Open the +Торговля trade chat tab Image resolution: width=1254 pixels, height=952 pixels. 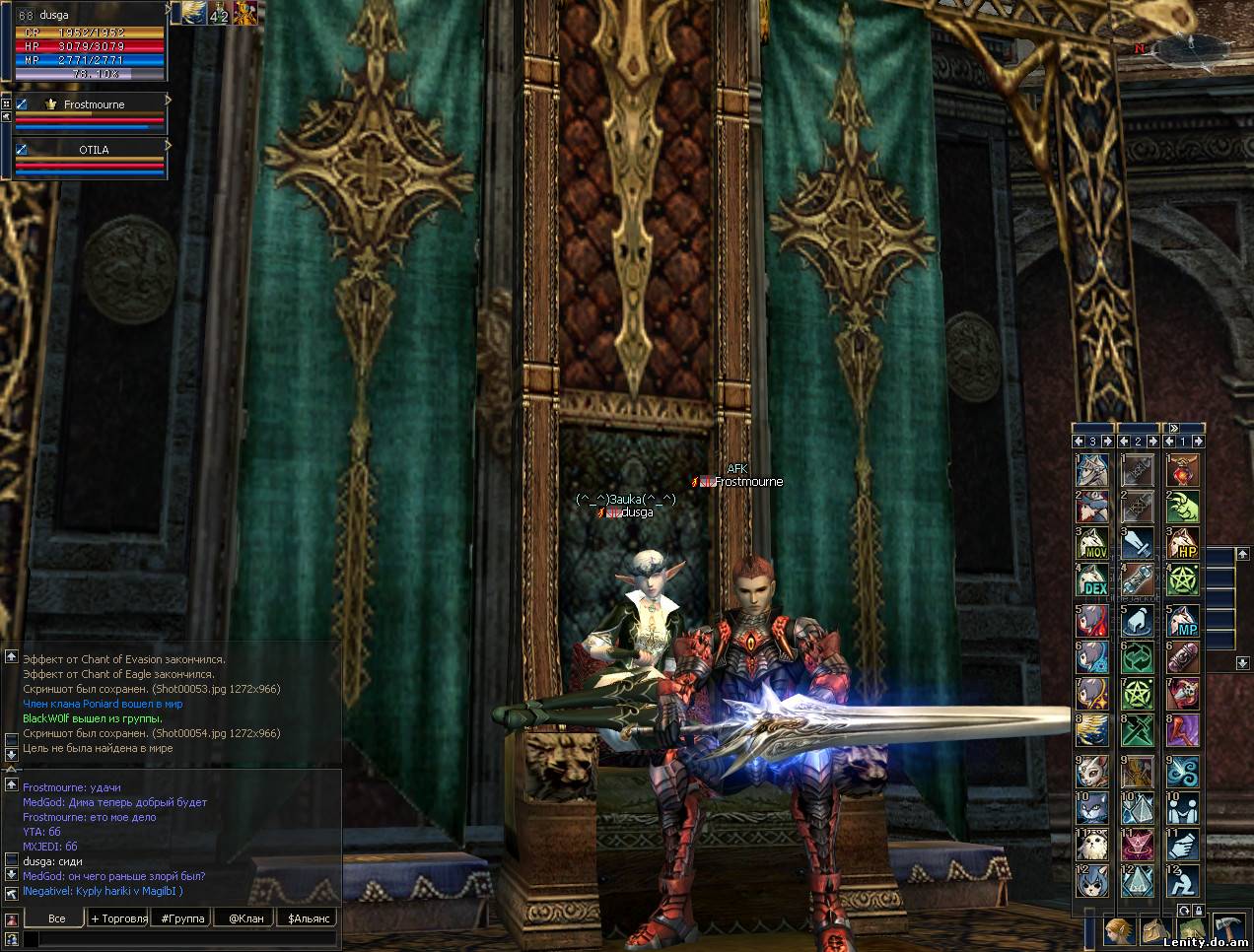coord(118,918)
